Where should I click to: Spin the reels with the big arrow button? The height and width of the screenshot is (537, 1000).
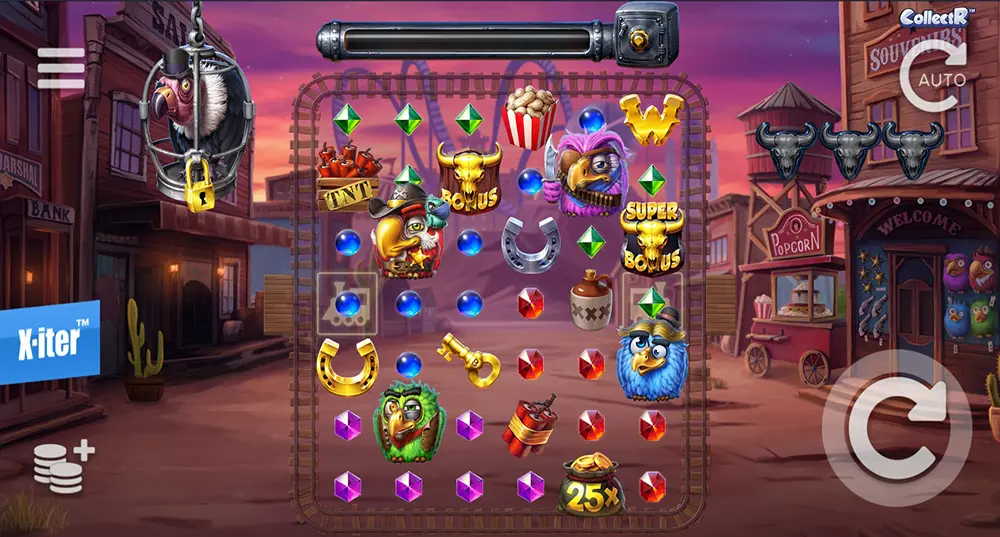tap(896, 427)
